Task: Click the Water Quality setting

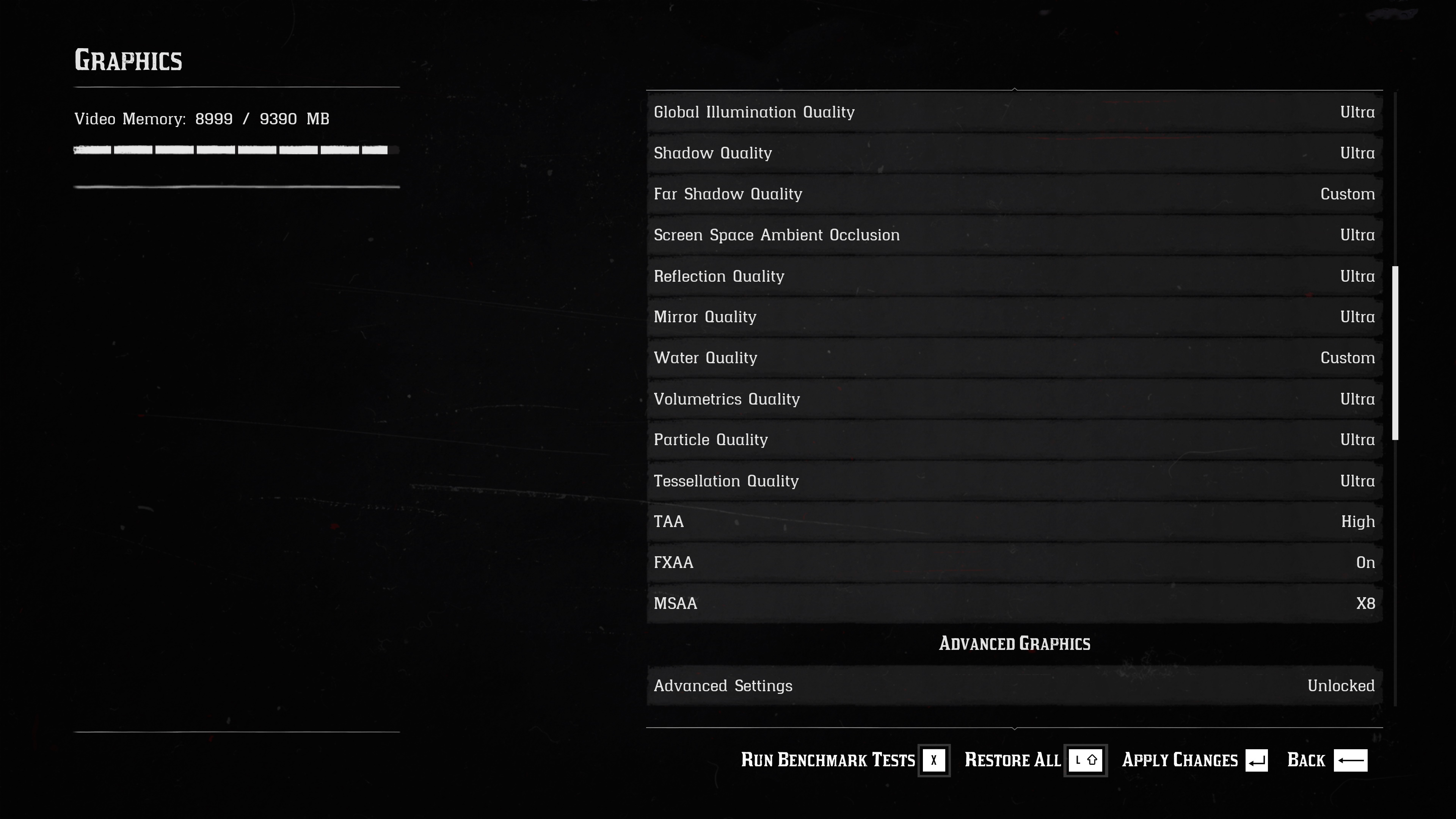Action: 1014,358
